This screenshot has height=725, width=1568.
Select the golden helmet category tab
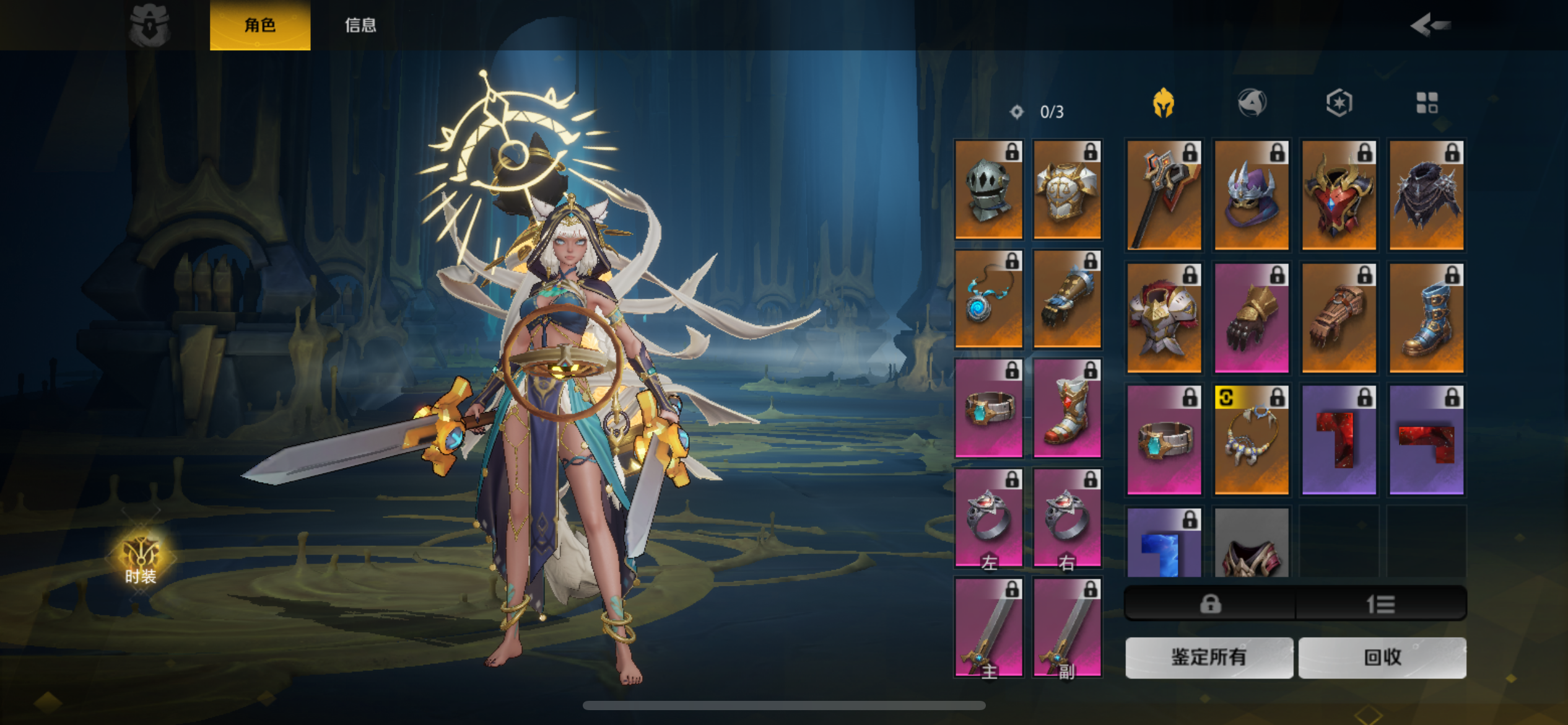(x=1164, y=103)
